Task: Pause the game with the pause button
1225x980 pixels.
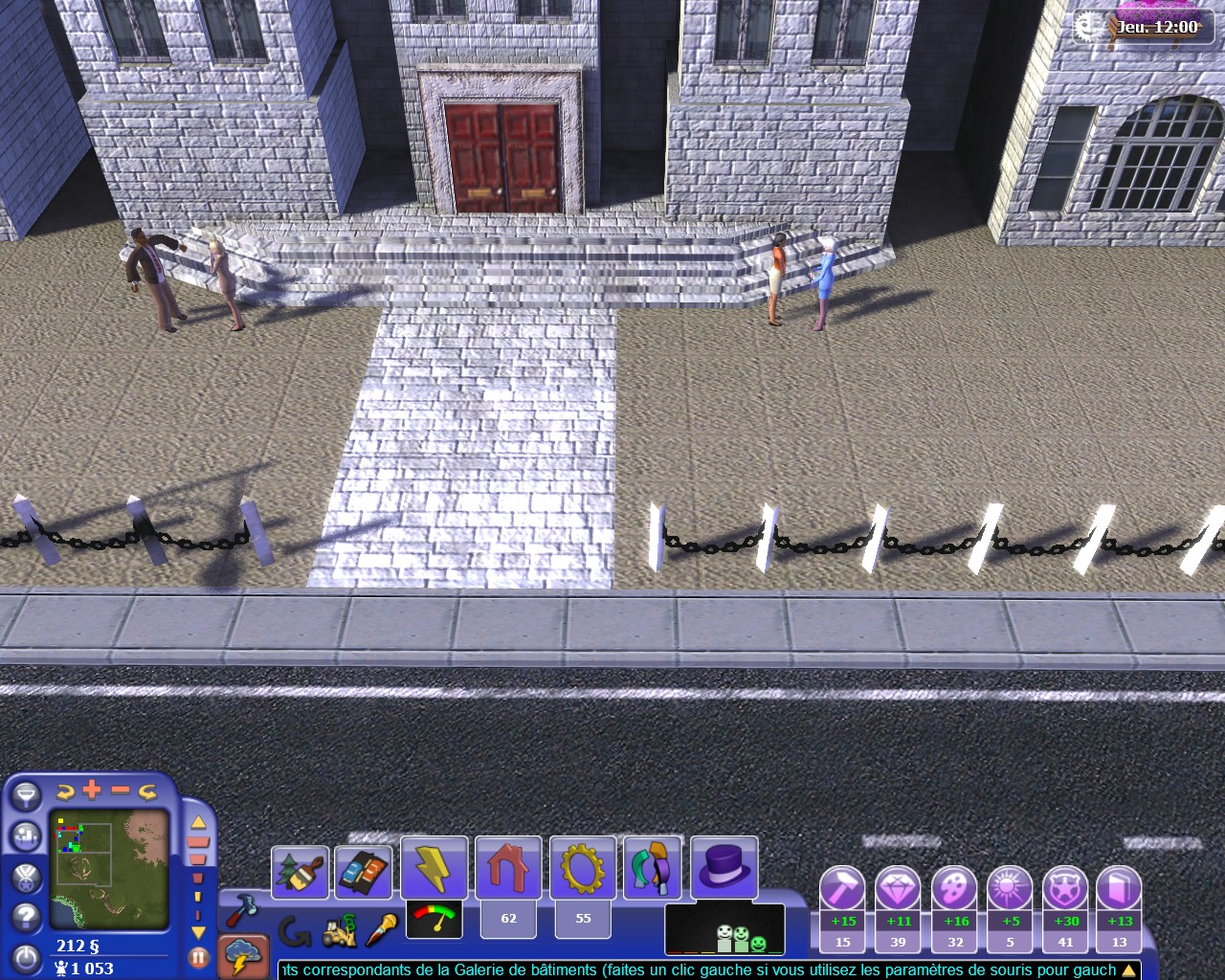Action: pyautogui.click(x=199, y=956)
